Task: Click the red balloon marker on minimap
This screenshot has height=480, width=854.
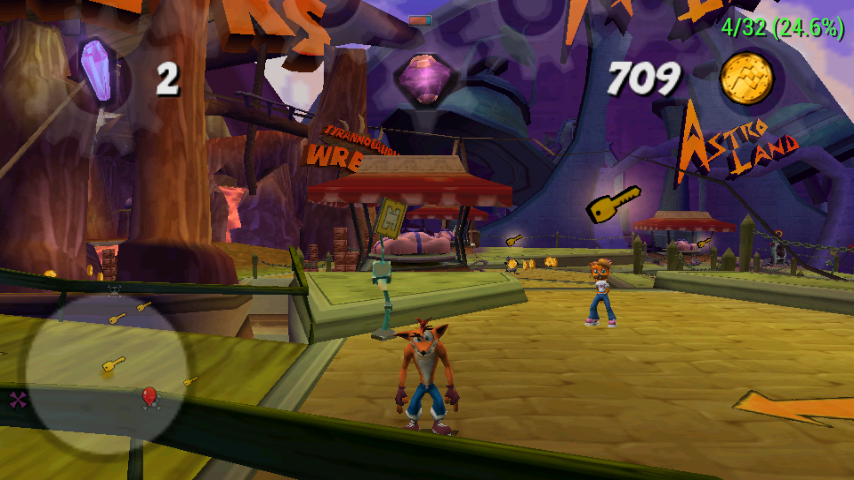Action: point(150,397)
